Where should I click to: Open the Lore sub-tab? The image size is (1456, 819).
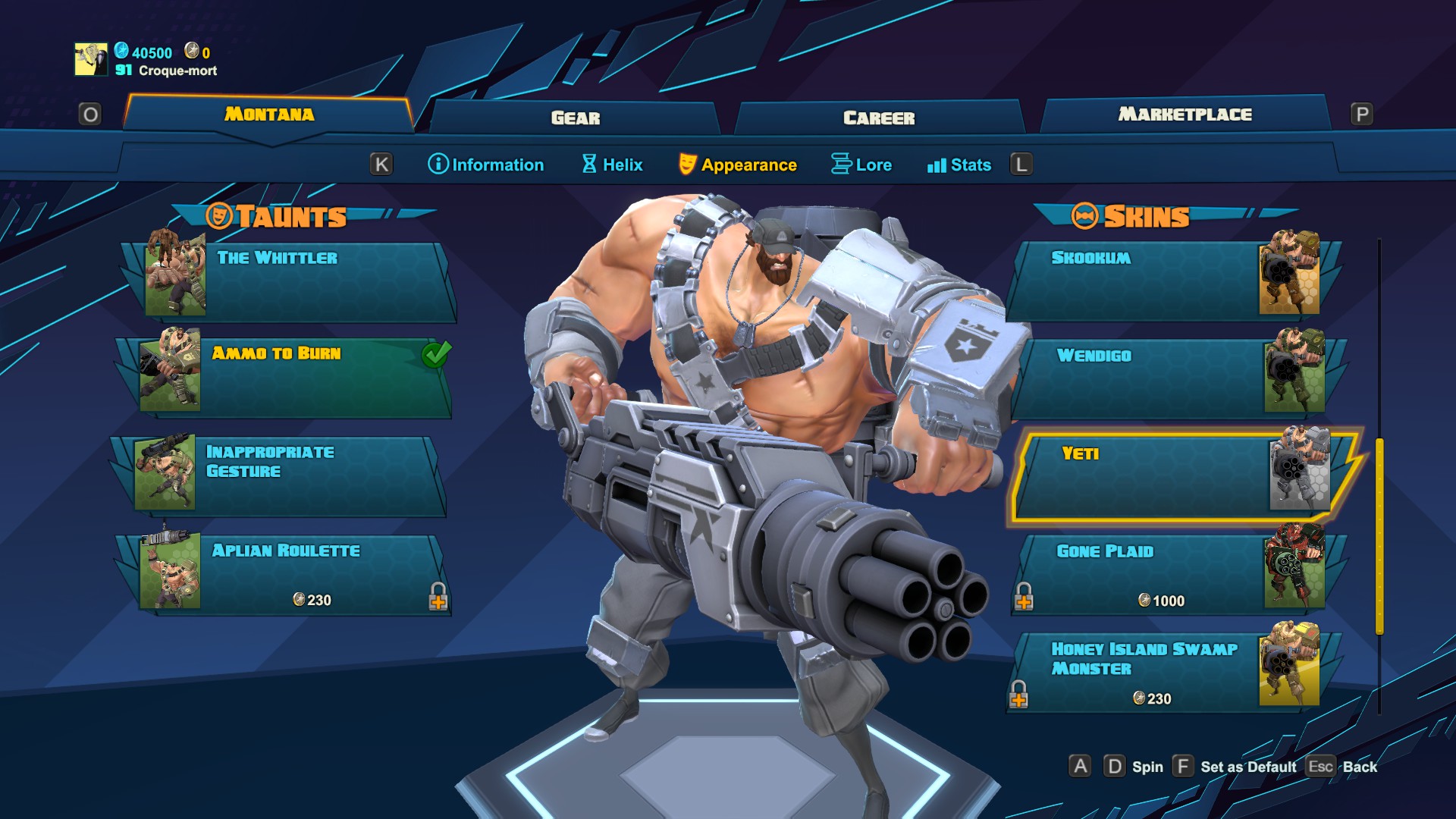point(861,165)
